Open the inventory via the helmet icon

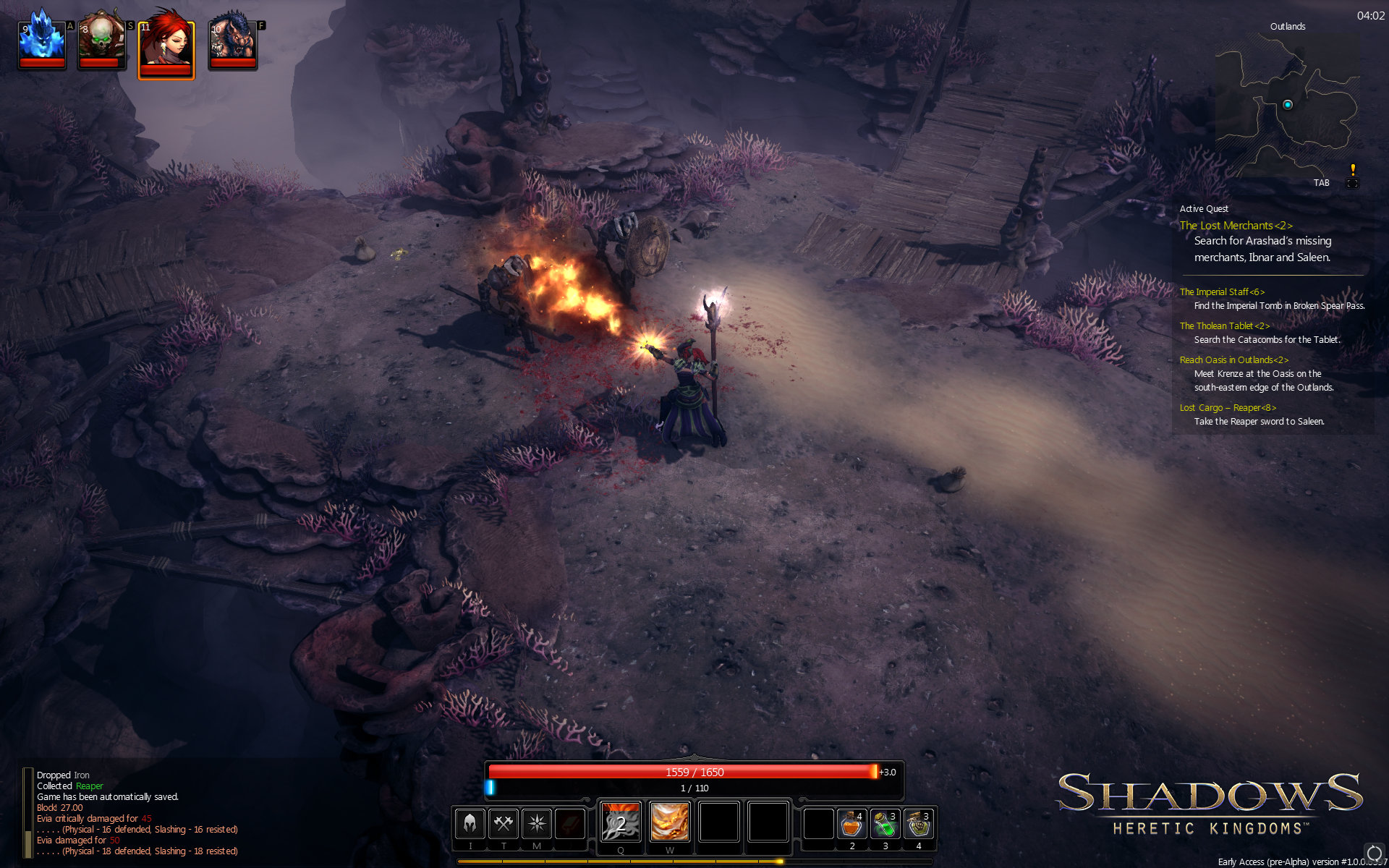[470, 823]
